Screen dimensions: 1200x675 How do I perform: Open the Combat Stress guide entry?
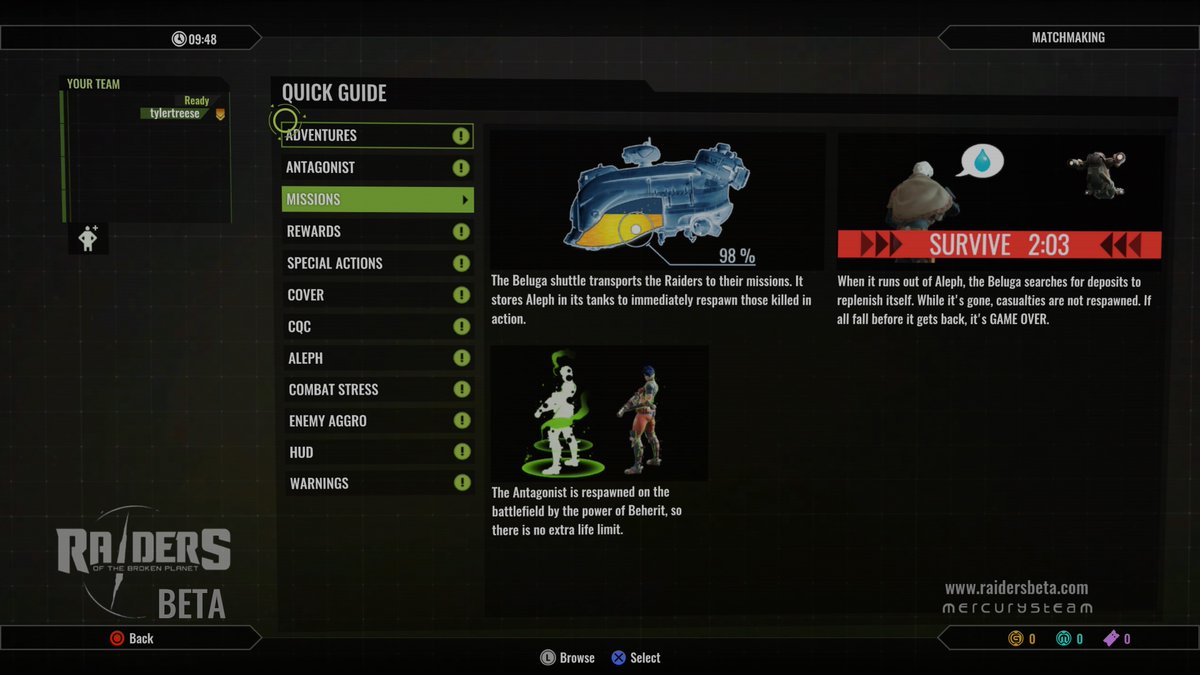tap(375, 390)
